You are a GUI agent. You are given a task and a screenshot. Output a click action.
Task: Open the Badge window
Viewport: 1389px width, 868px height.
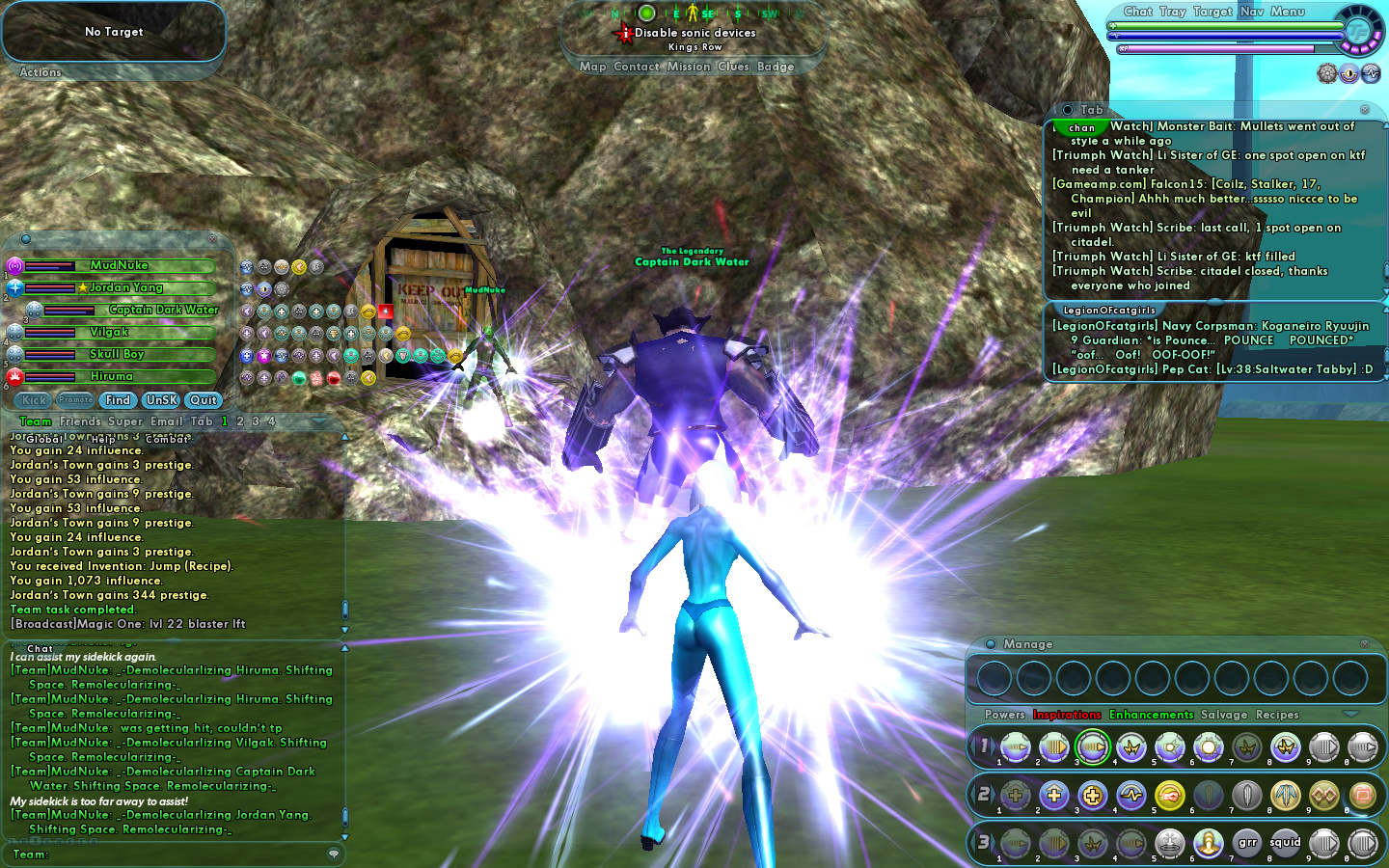tap(776, 67)
